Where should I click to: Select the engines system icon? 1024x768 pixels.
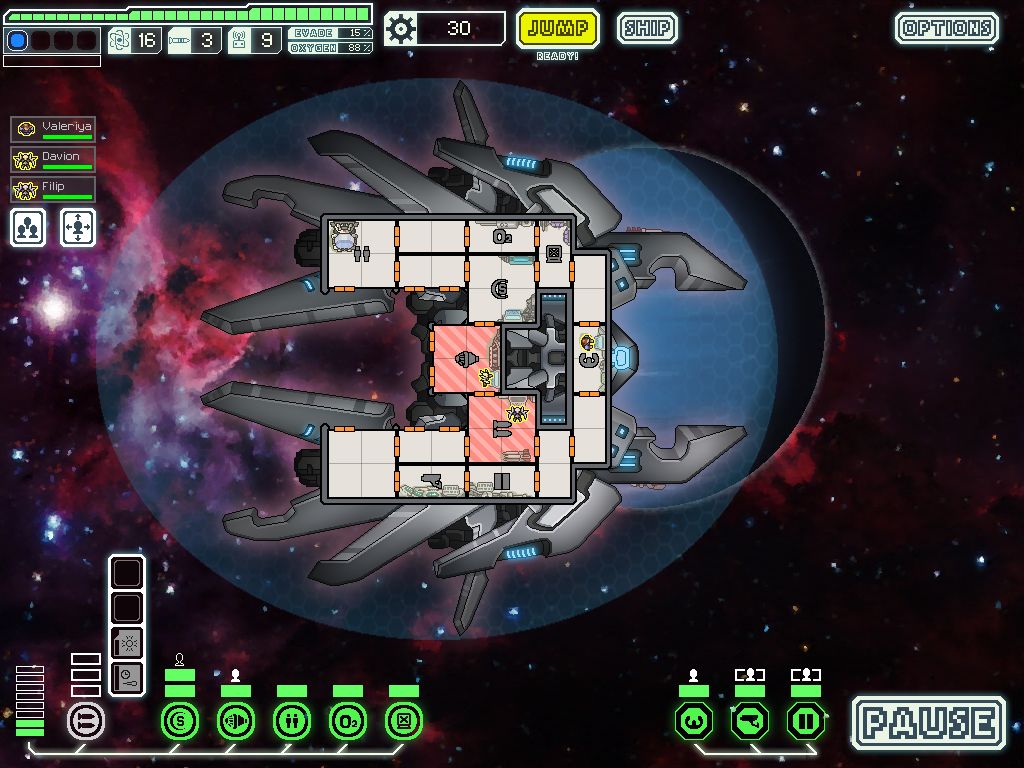236,720
